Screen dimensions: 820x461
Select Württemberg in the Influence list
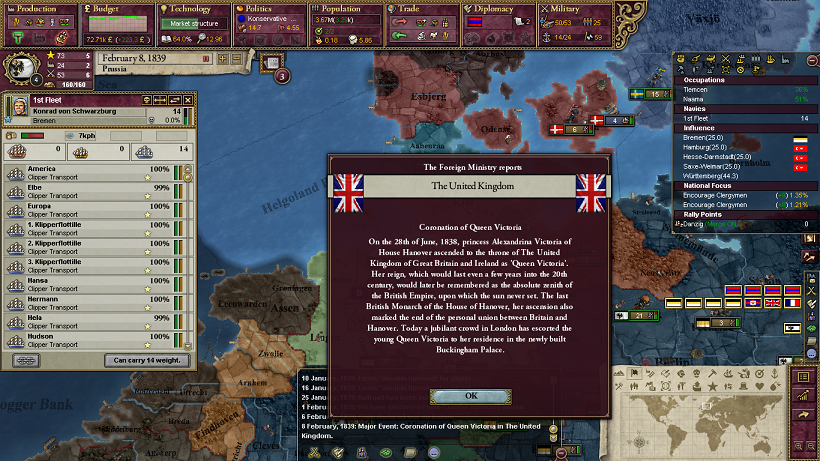click(720, 178)
